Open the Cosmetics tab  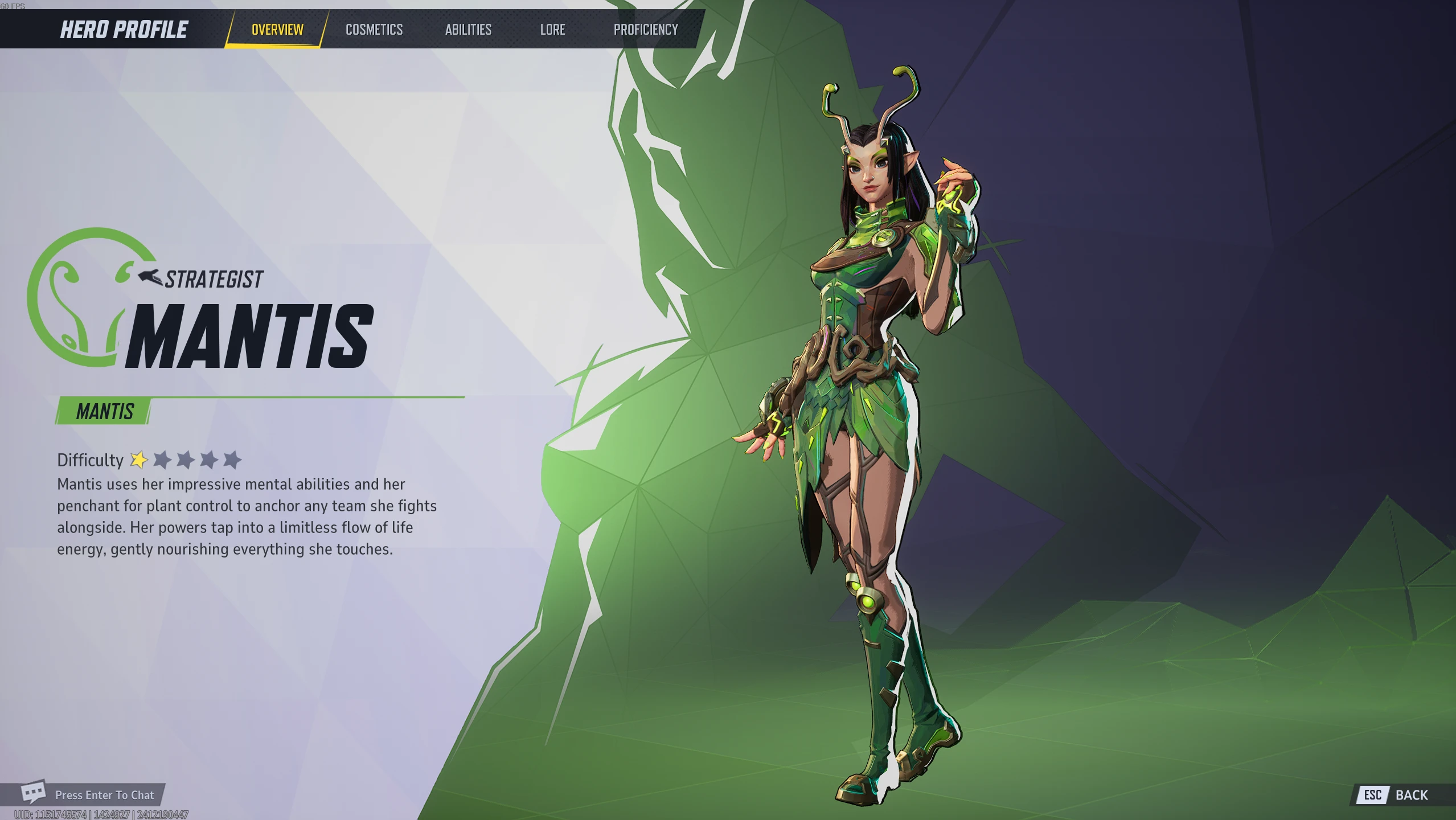click(x=374, y=29)
